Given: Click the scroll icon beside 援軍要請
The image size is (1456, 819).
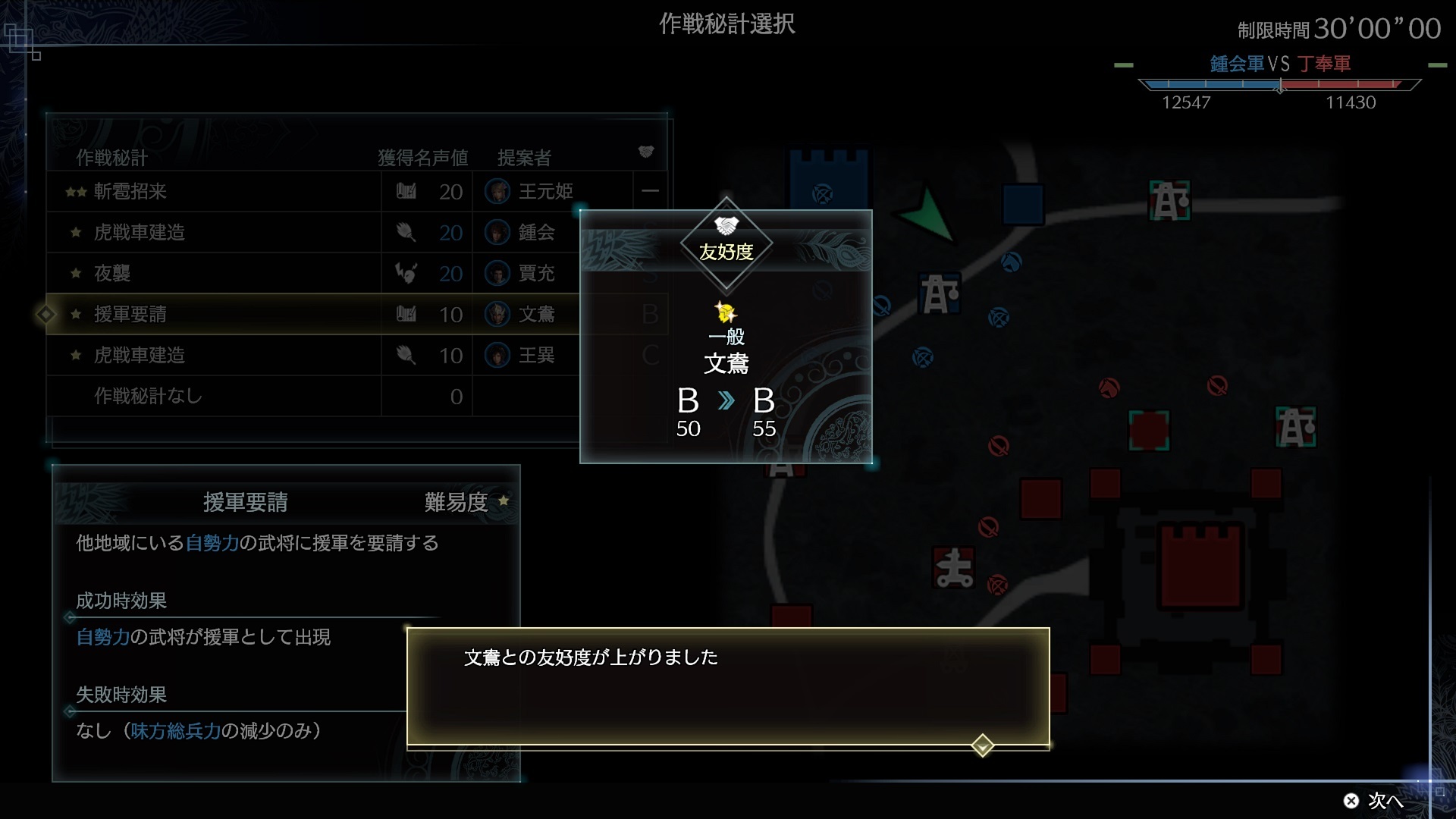Looking at the screenshot, I should pyautogui.click(x=407, y=314).
